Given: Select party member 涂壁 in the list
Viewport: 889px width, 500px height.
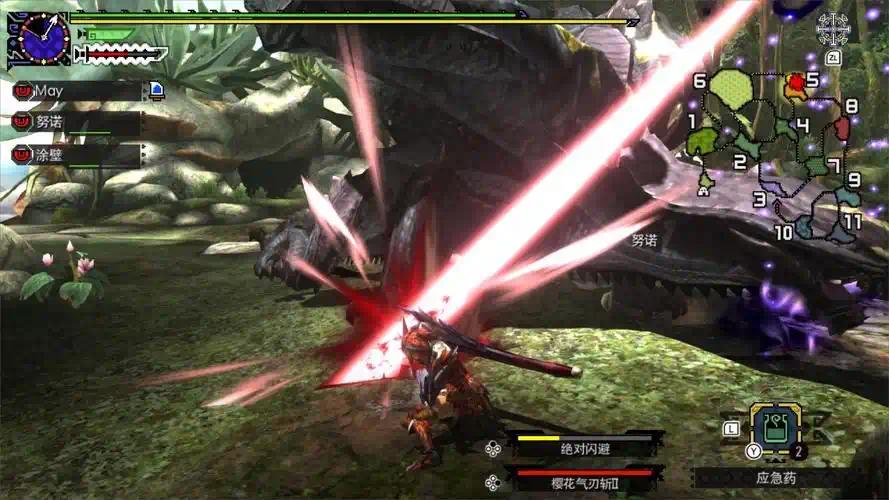Looking at the screenshot, I should (75, 154).
